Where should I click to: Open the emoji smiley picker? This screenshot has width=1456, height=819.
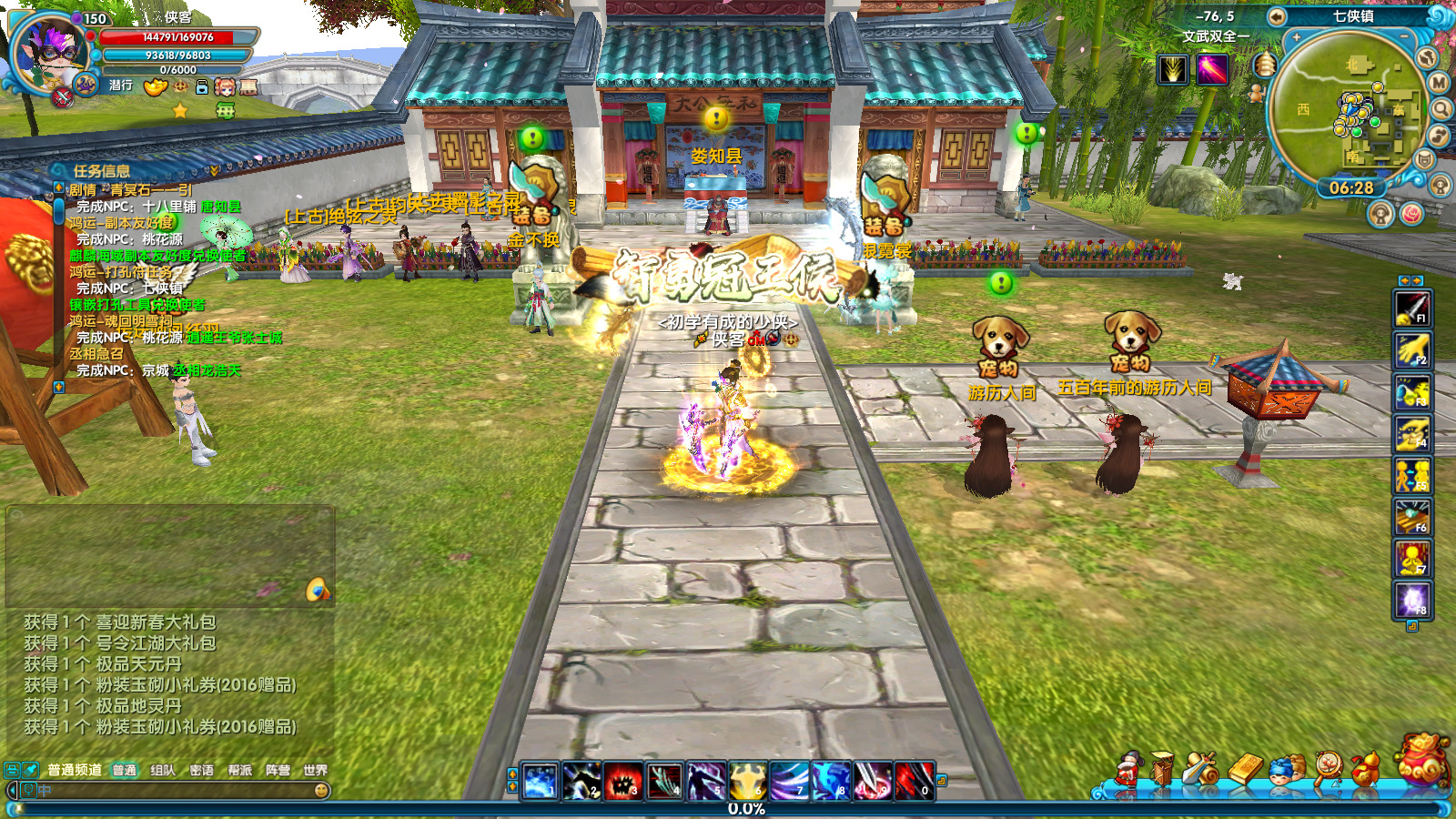click(321, 791)
